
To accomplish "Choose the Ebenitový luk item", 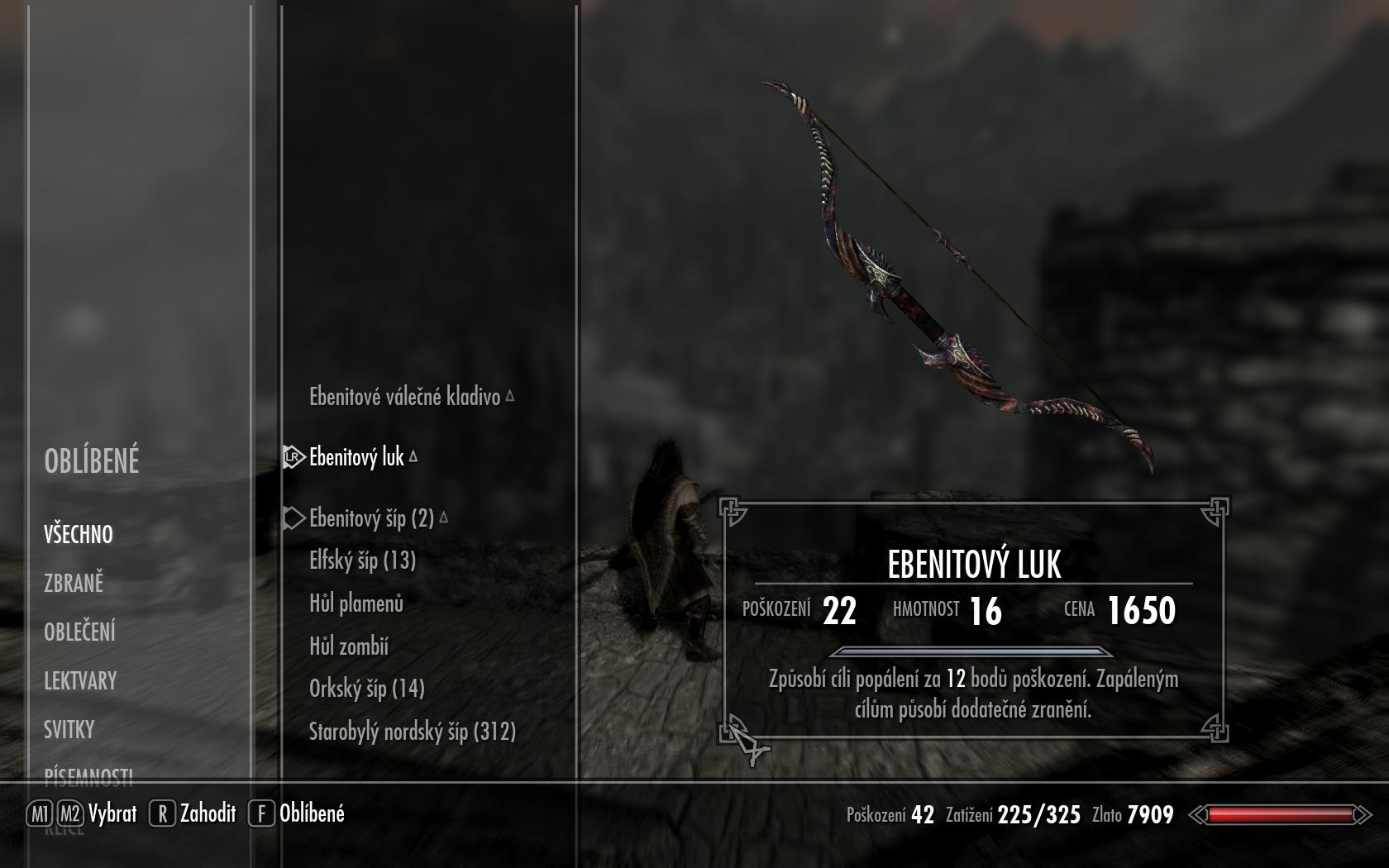I will point(356,457).
